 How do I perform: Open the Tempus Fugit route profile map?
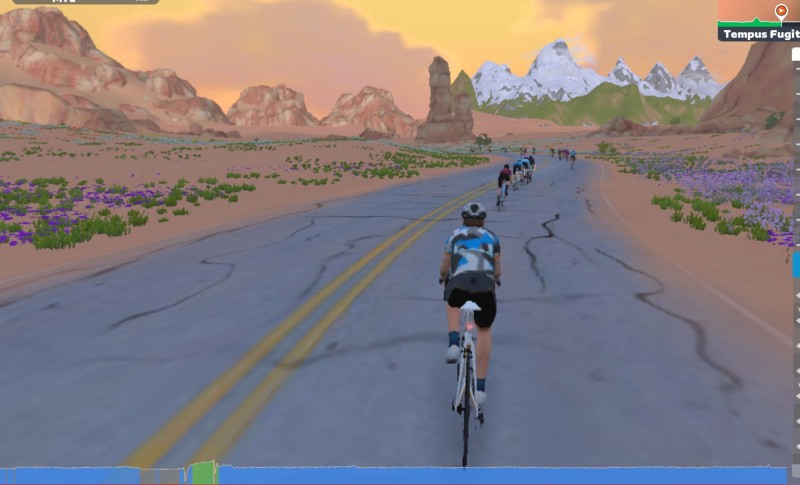(757, 21)
